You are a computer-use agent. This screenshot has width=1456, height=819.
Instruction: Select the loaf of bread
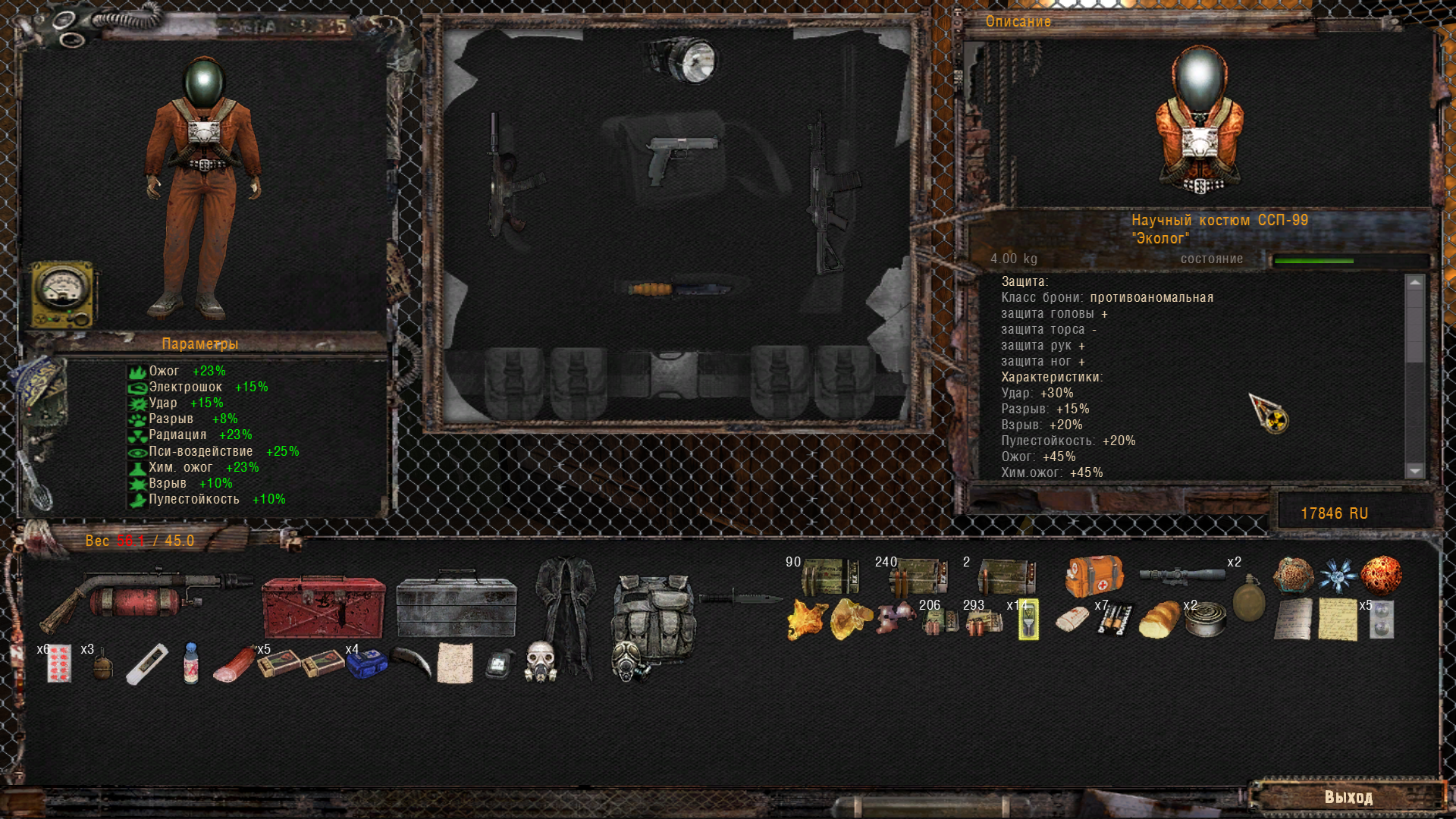1159,620
